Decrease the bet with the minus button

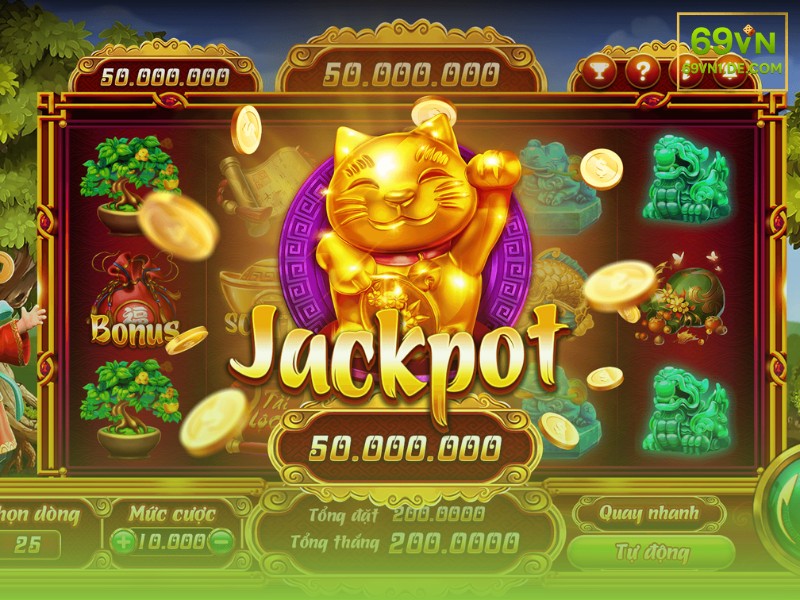pos(222,542)
